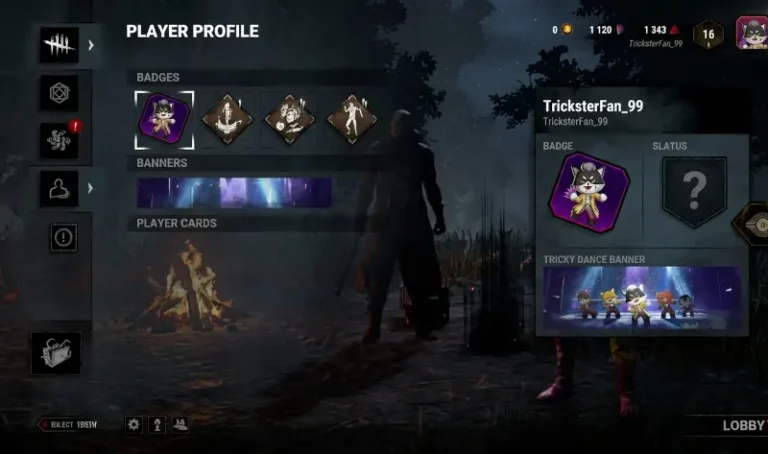
Task: Open the tally-marks main menu tab
Action: [59, 45]
